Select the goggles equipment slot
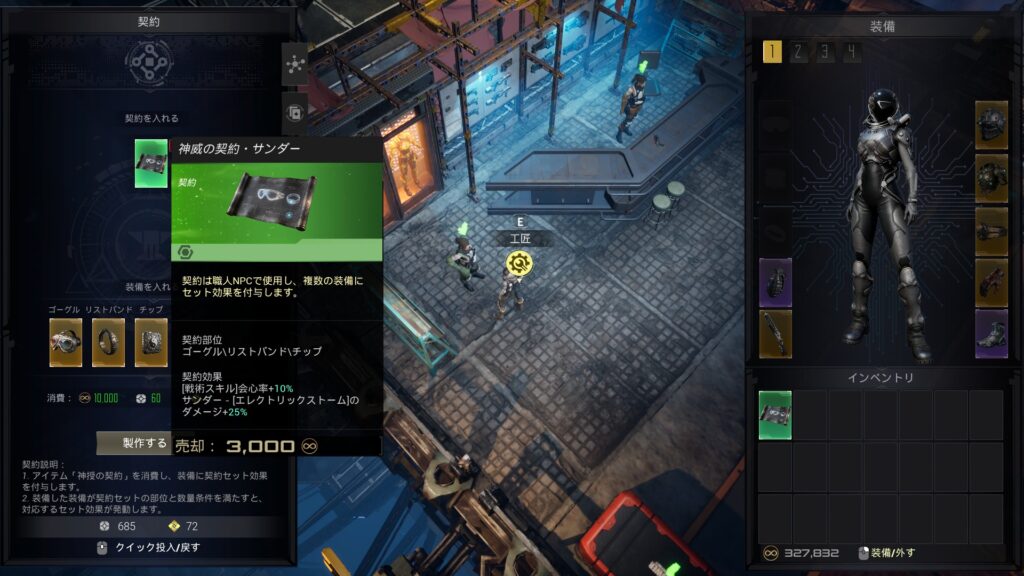 pos(66,342)
